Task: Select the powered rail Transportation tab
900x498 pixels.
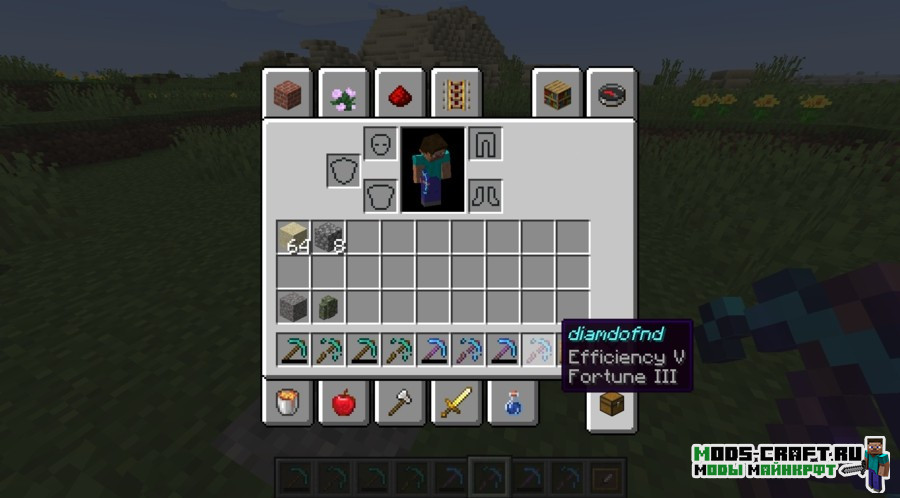Action: coord(455,95)
